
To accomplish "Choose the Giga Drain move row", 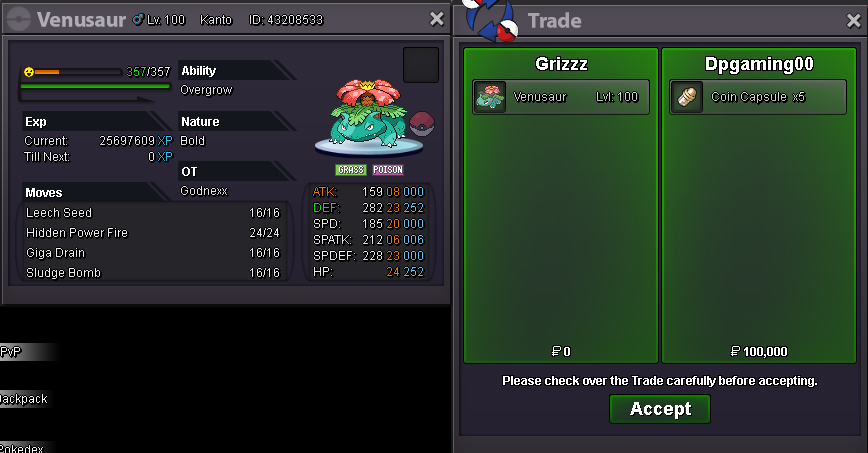I will point(152,253).
